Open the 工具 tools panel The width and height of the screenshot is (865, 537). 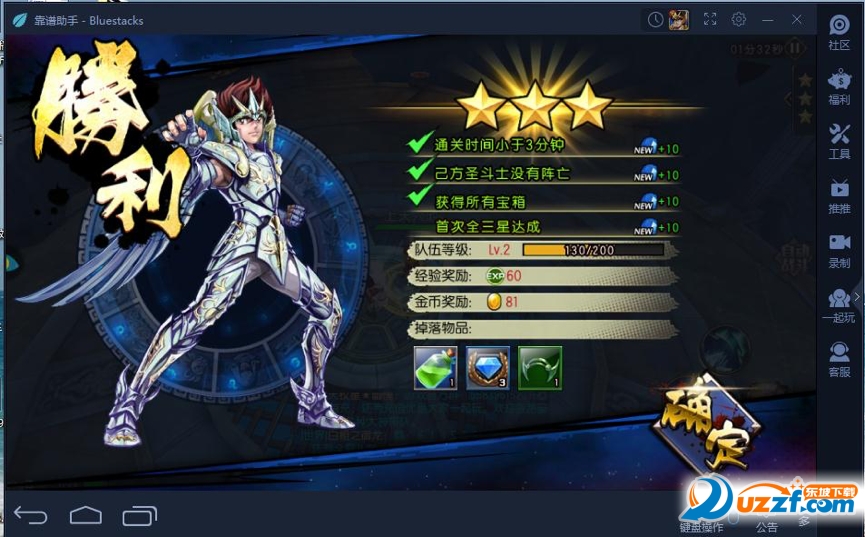point(839,141)
